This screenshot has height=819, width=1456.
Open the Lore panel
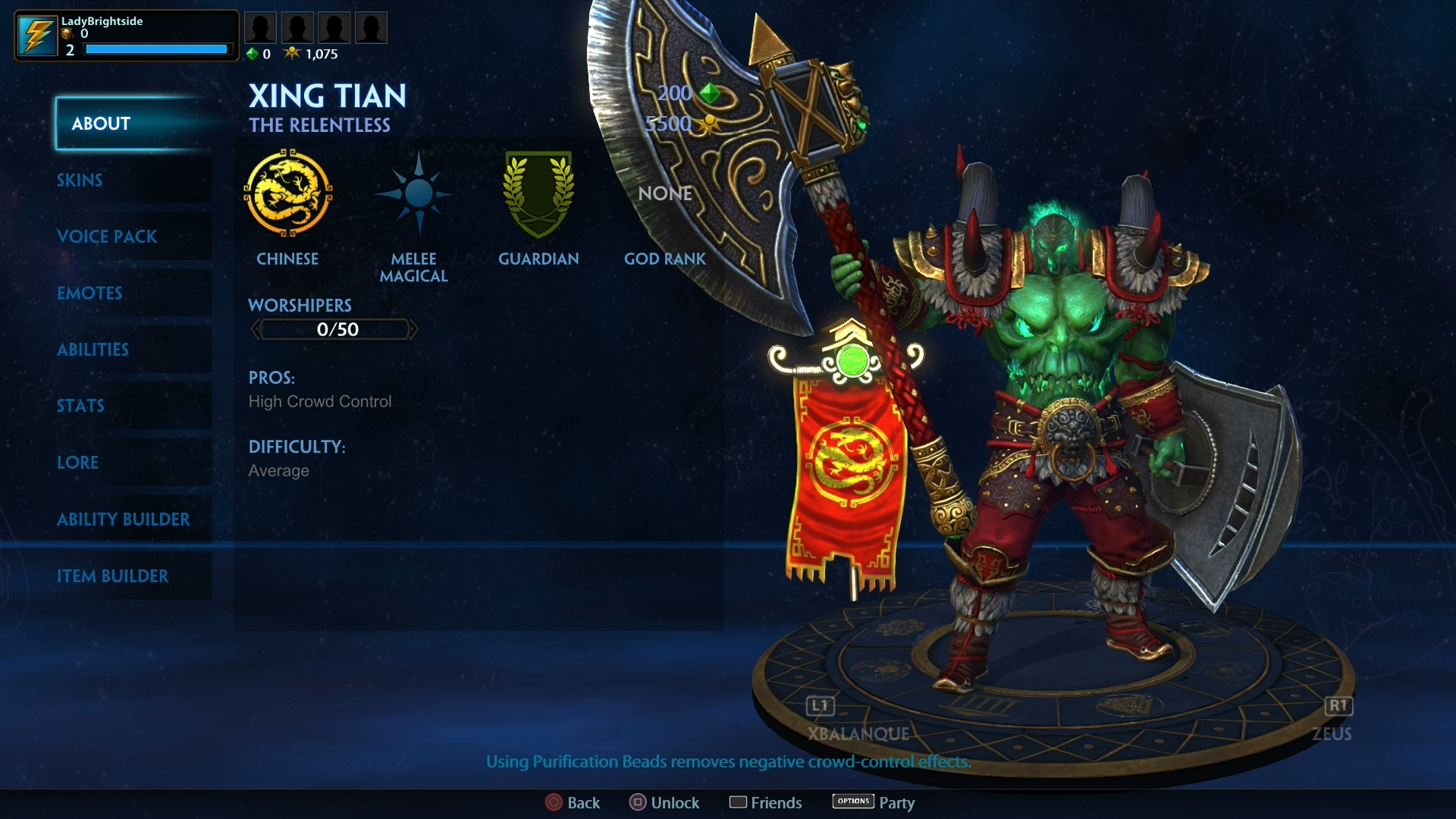78,463
